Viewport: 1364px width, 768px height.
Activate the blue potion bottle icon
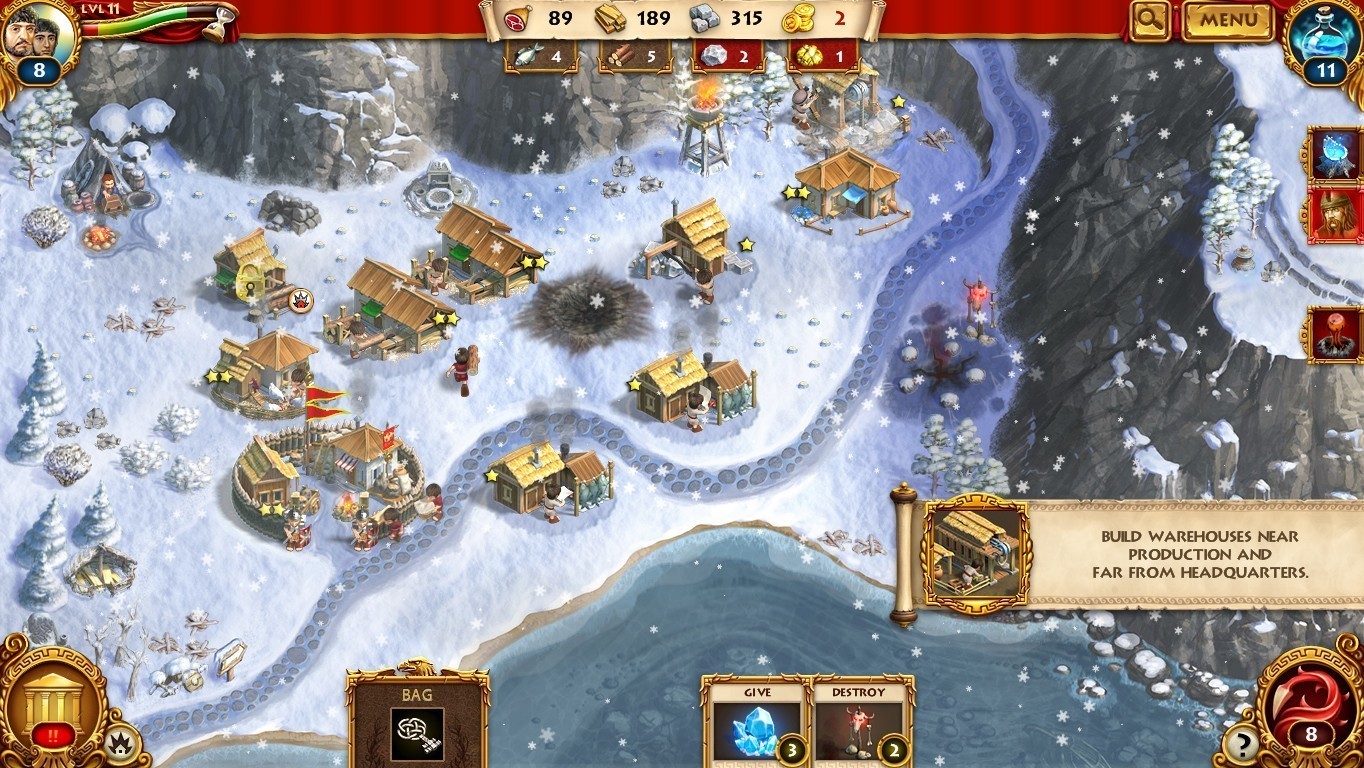[x=1326, y=40]
